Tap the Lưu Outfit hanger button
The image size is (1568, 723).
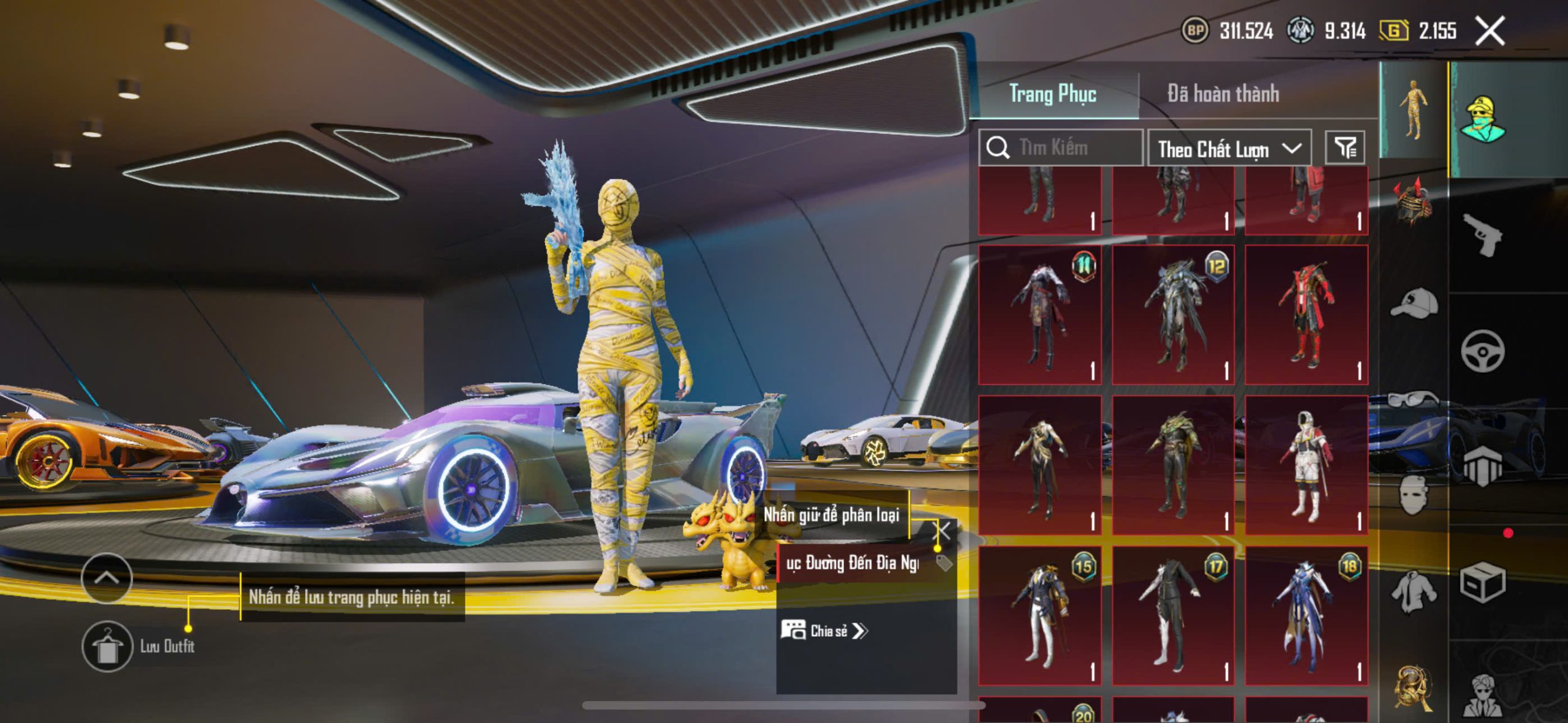pyautogui.click(x=107, y=646)
